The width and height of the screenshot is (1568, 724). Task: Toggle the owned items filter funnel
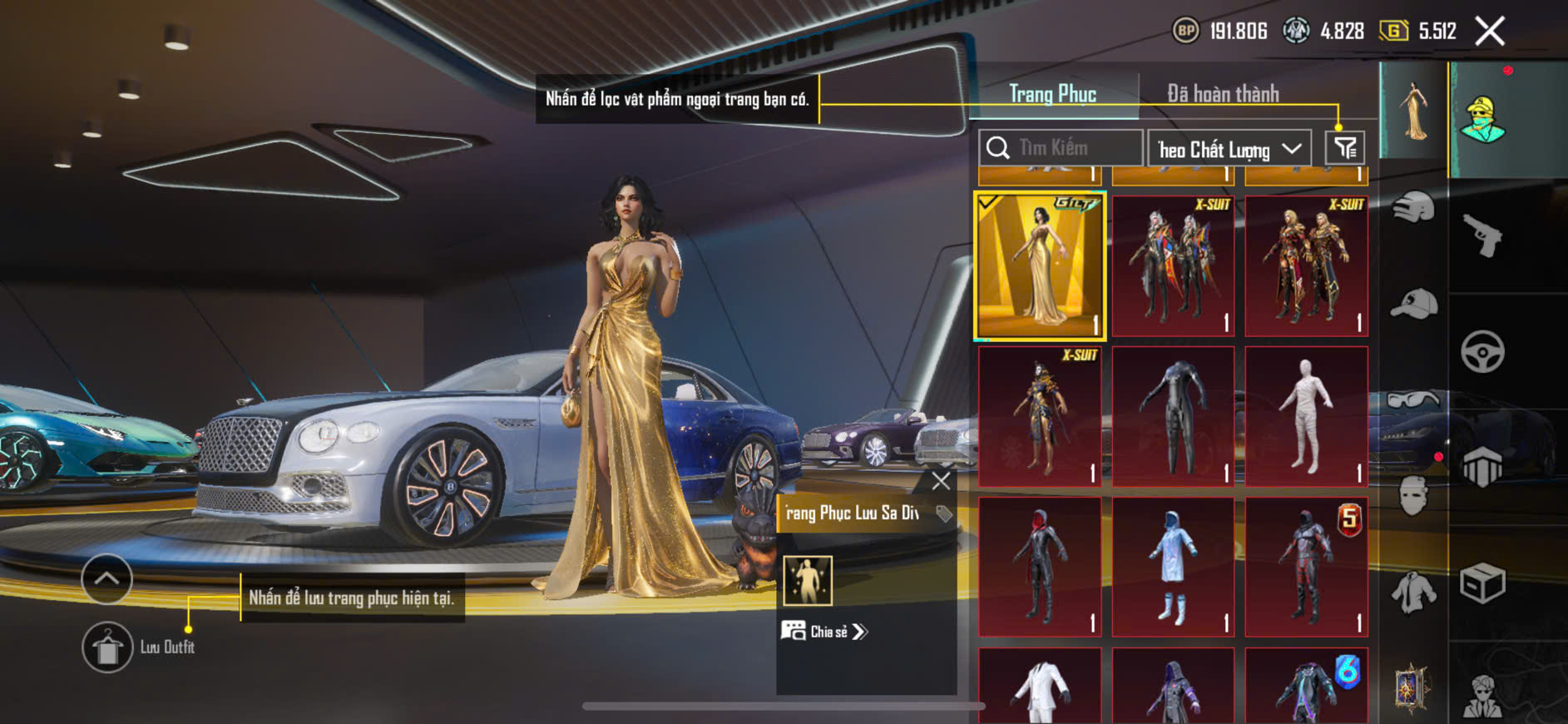1344,148
